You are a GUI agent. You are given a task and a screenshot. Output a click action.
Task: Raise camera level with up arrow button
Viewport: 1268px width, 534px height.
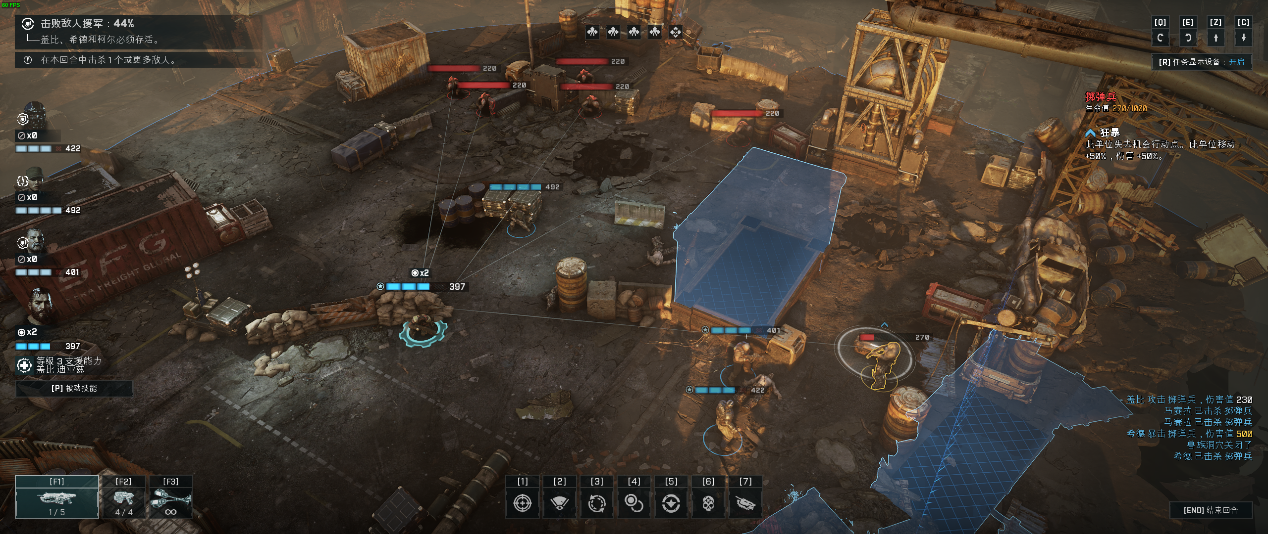[x=1215, y=37]
